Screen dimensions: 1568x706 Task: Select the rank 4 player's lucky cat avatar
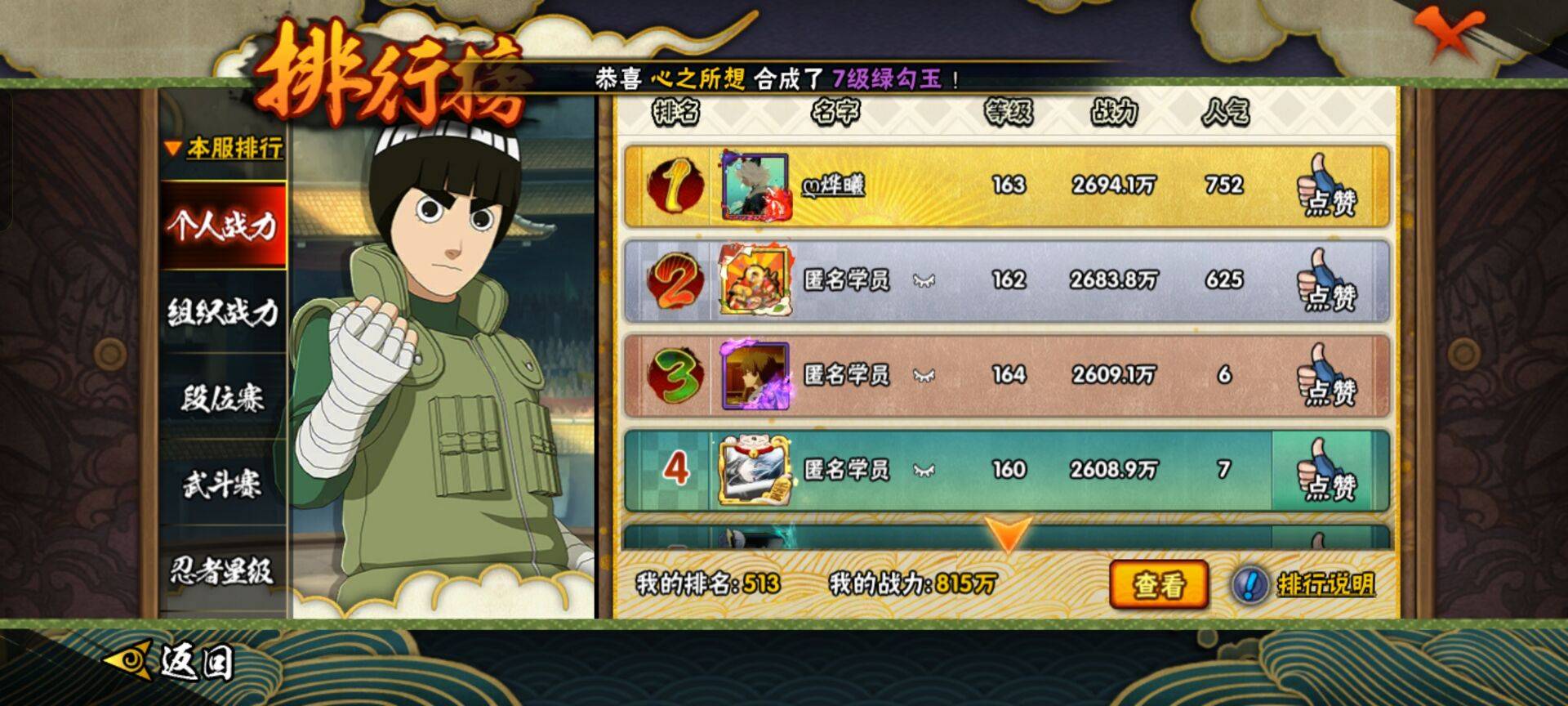(x=754, y=470)
